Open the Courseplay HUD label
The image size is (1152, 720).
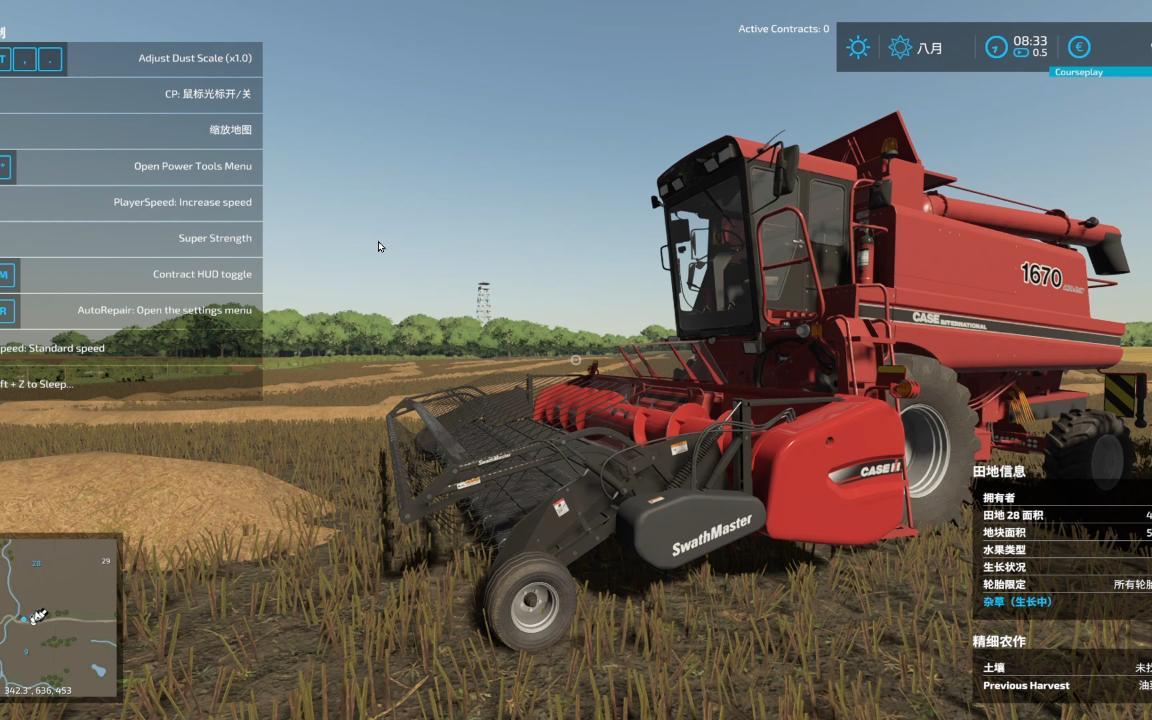point(1079,72)
